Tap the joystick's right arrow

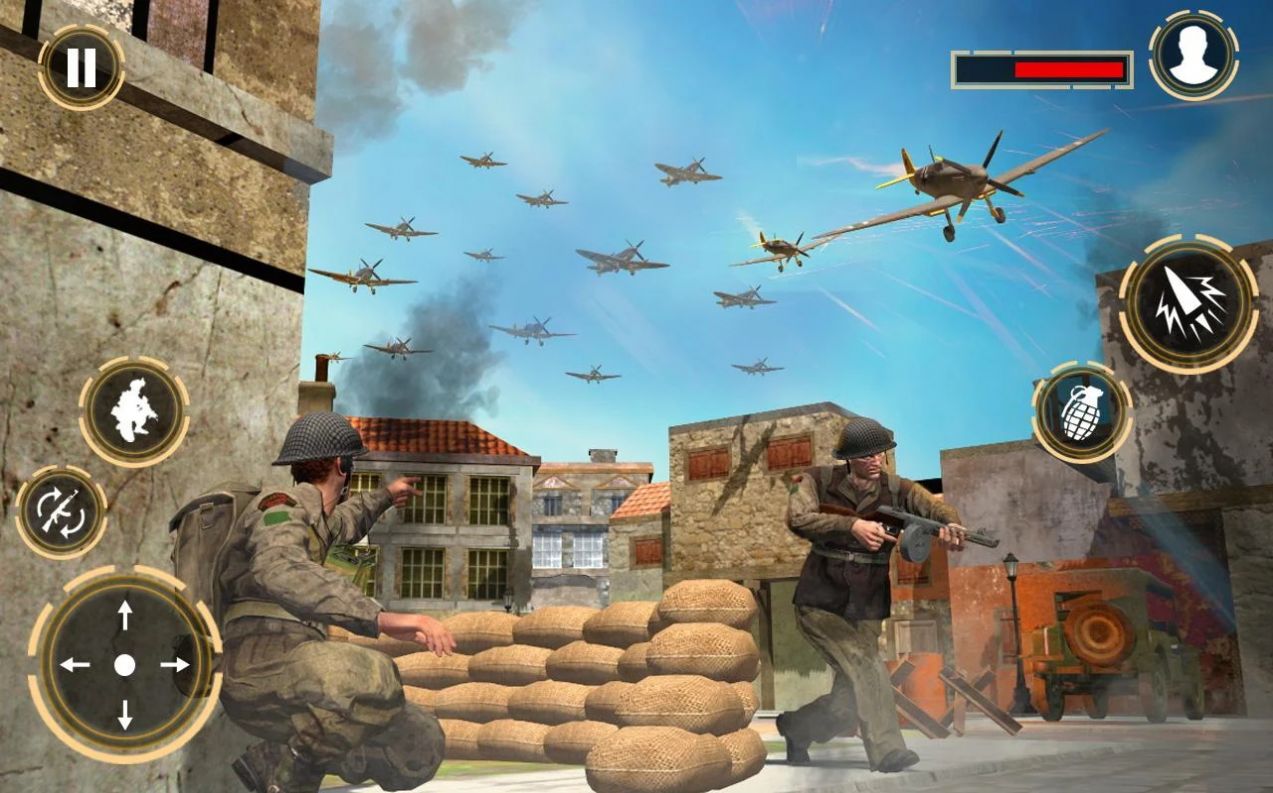[x=175, y=665]
